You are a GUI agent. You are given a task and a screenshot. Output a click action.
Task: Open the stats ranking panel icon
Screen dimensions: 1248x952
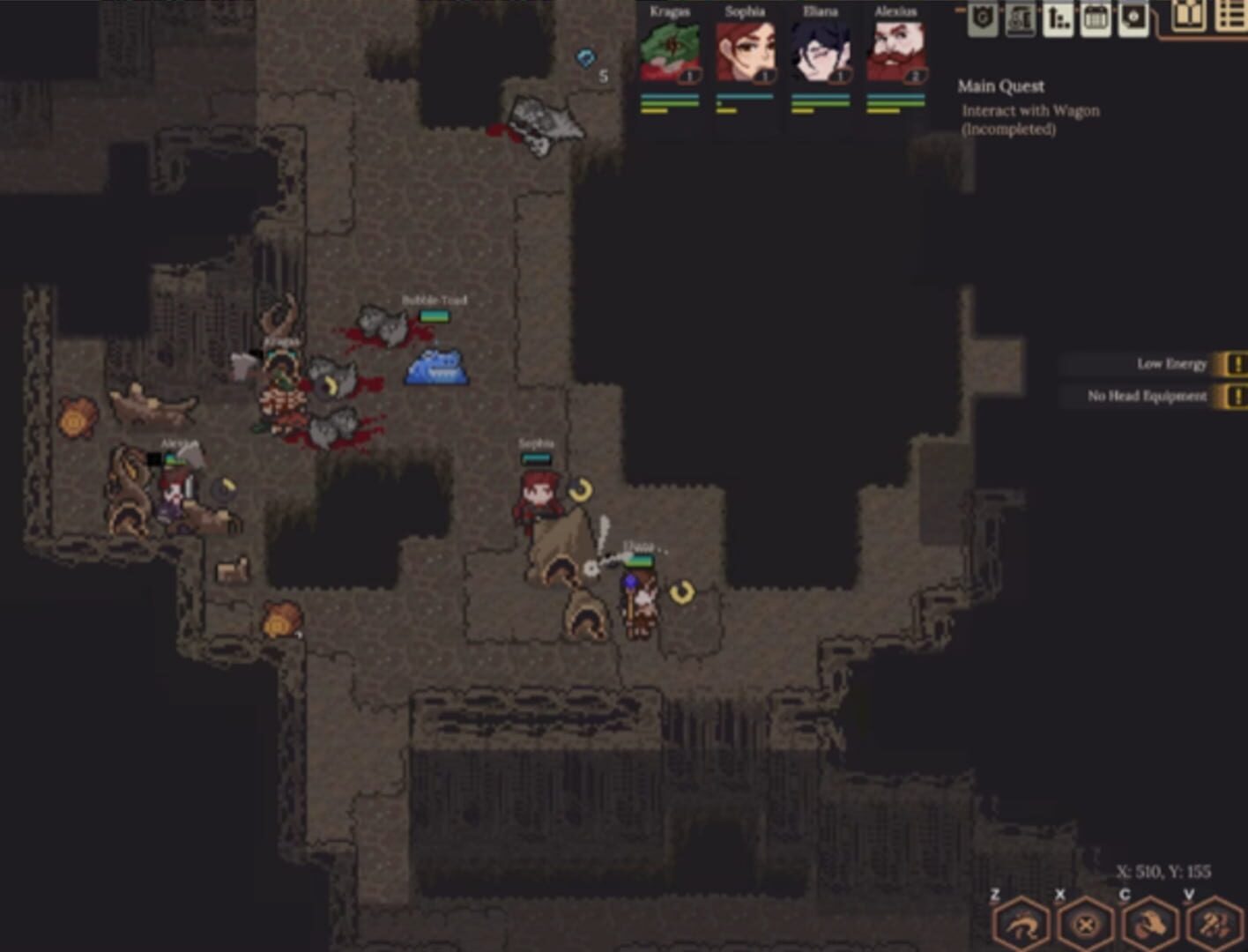click(1058, 18)
